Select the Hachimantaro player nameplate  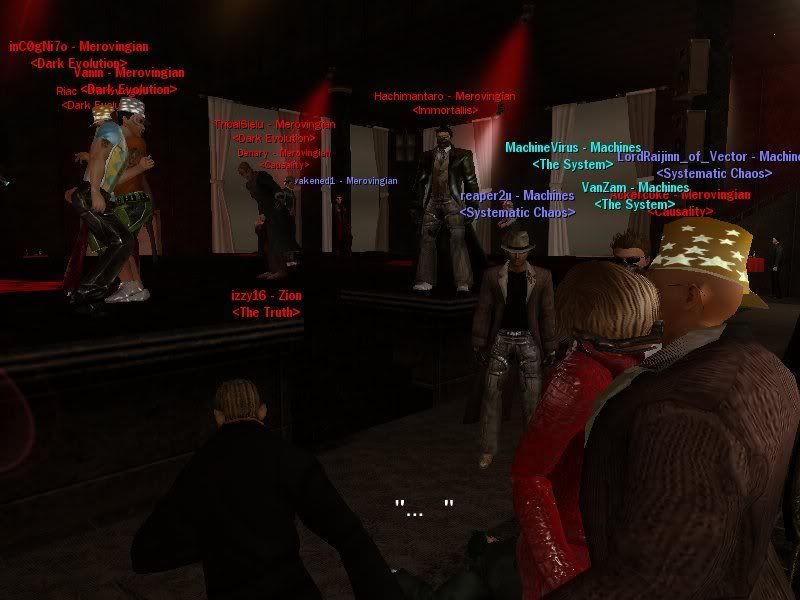[x=444, y=96]
